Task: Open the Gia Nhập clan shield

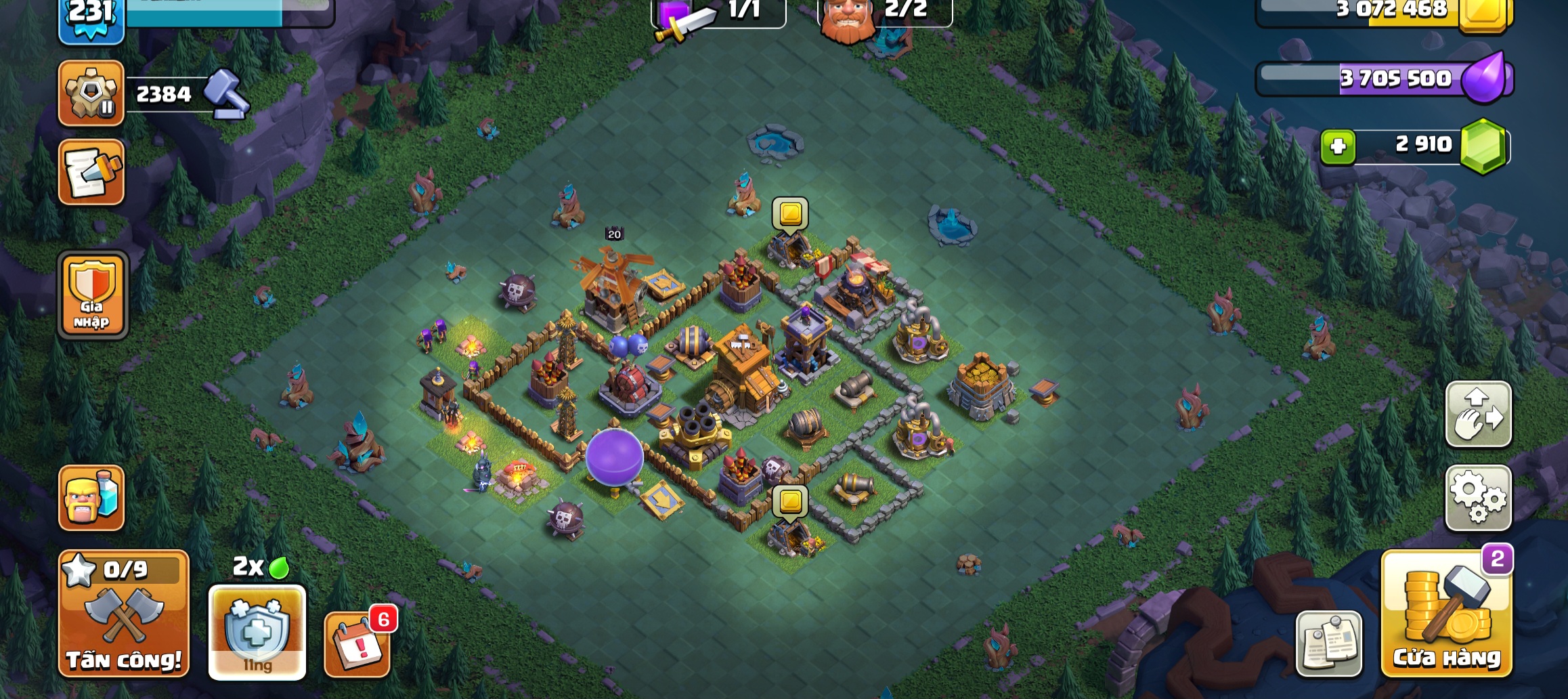Action: pyautogui.click(x=93, y=295)
